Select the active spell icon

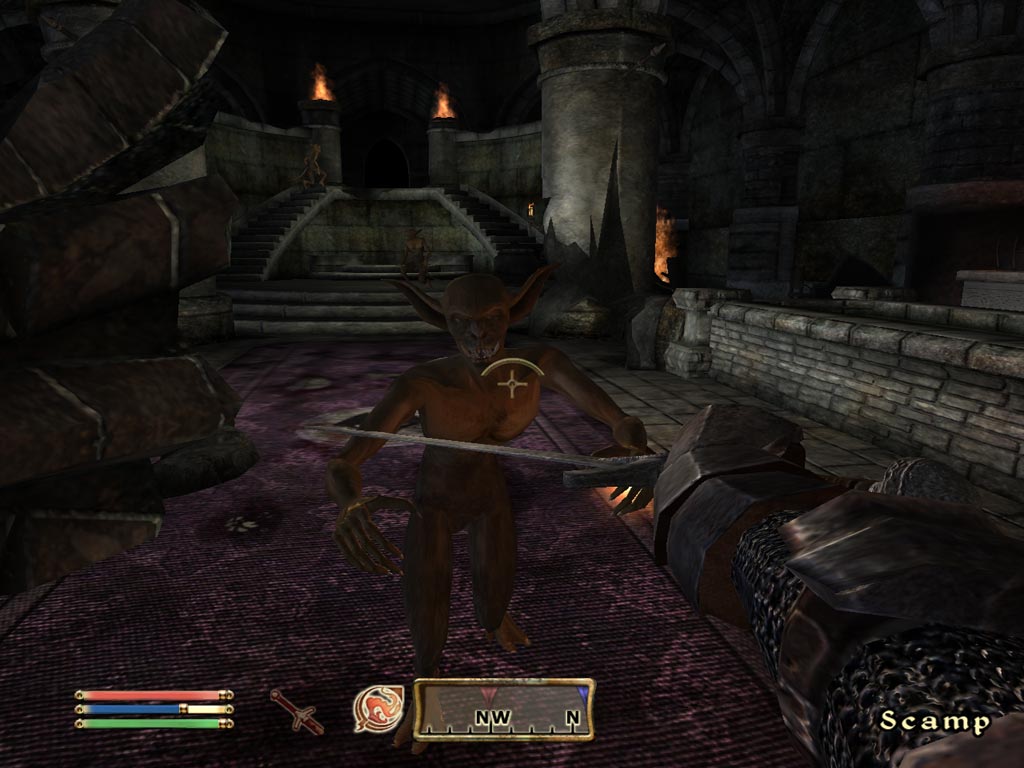[378, 709]
